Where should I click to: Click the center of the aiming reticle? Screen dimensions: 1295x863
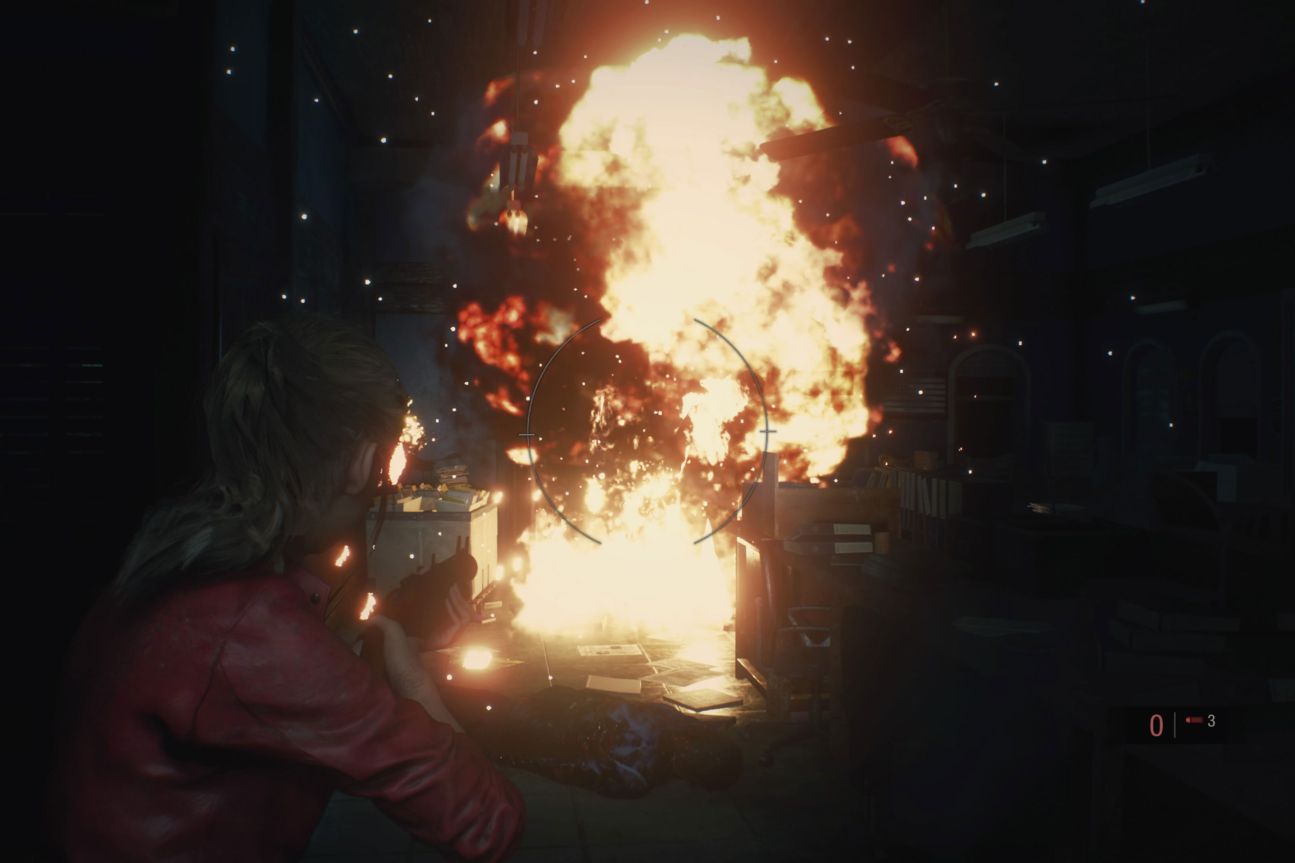(648, 432)
